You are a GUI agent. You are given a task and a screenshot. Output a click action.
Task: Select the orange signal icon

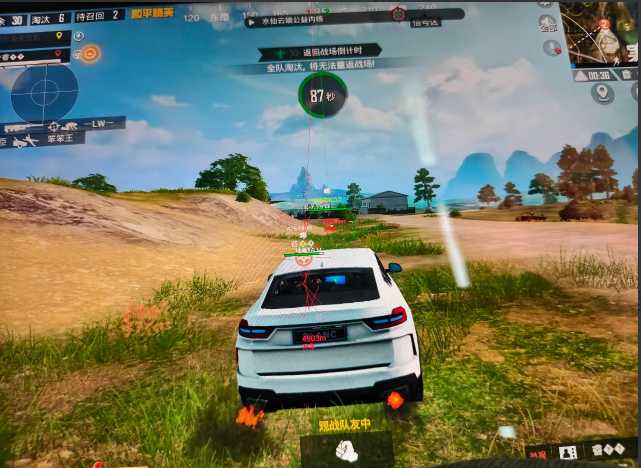click(x=90, y=53)
